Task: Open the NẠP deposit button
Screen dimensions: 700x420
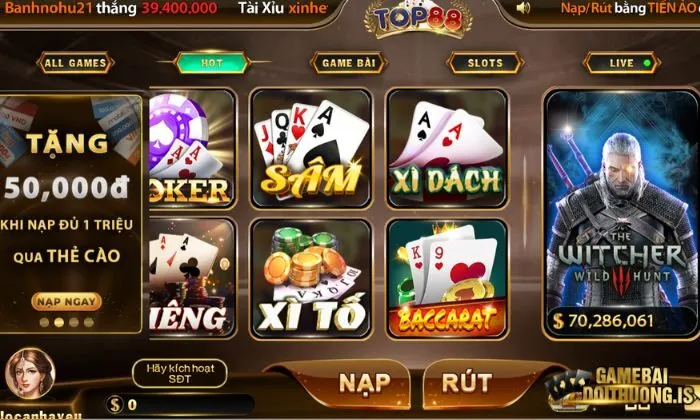Action: (x=364, y=384)
